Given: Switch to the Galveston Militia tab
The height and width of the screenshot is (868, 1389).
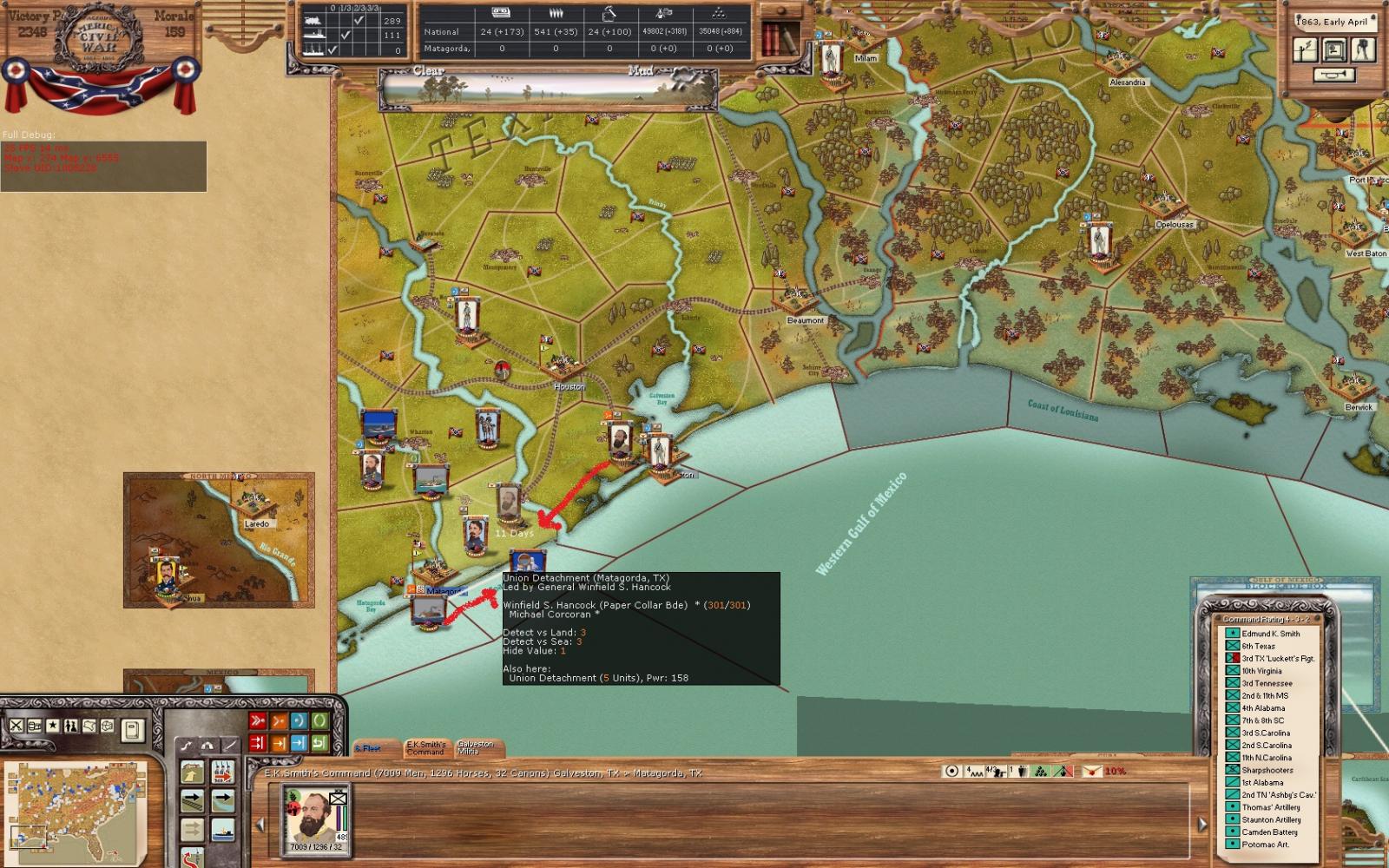Looking at the screenshot, I should [x=475, y=747].
